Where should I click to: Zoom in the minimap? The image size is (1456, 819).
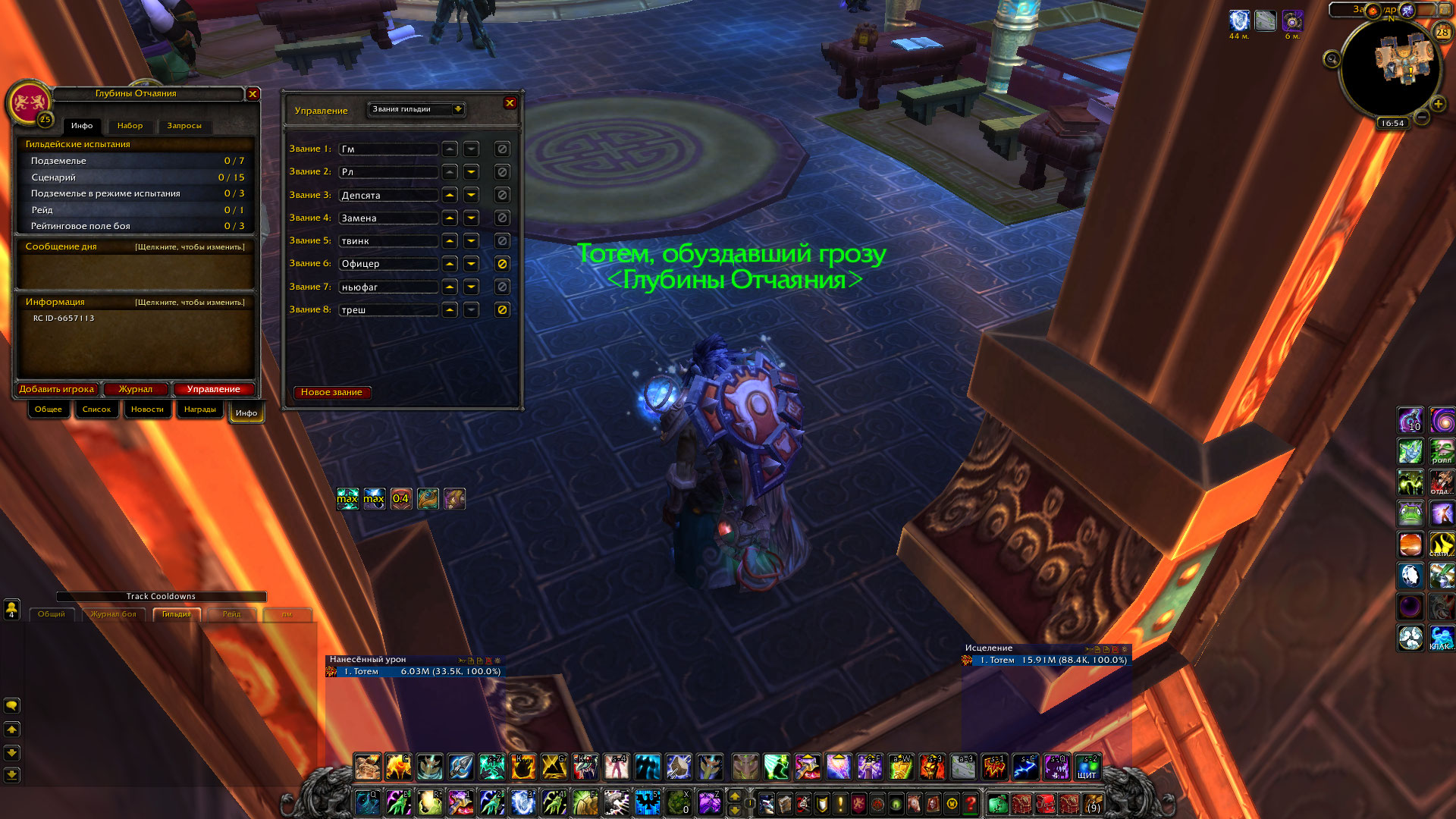tap(1438, 104)
